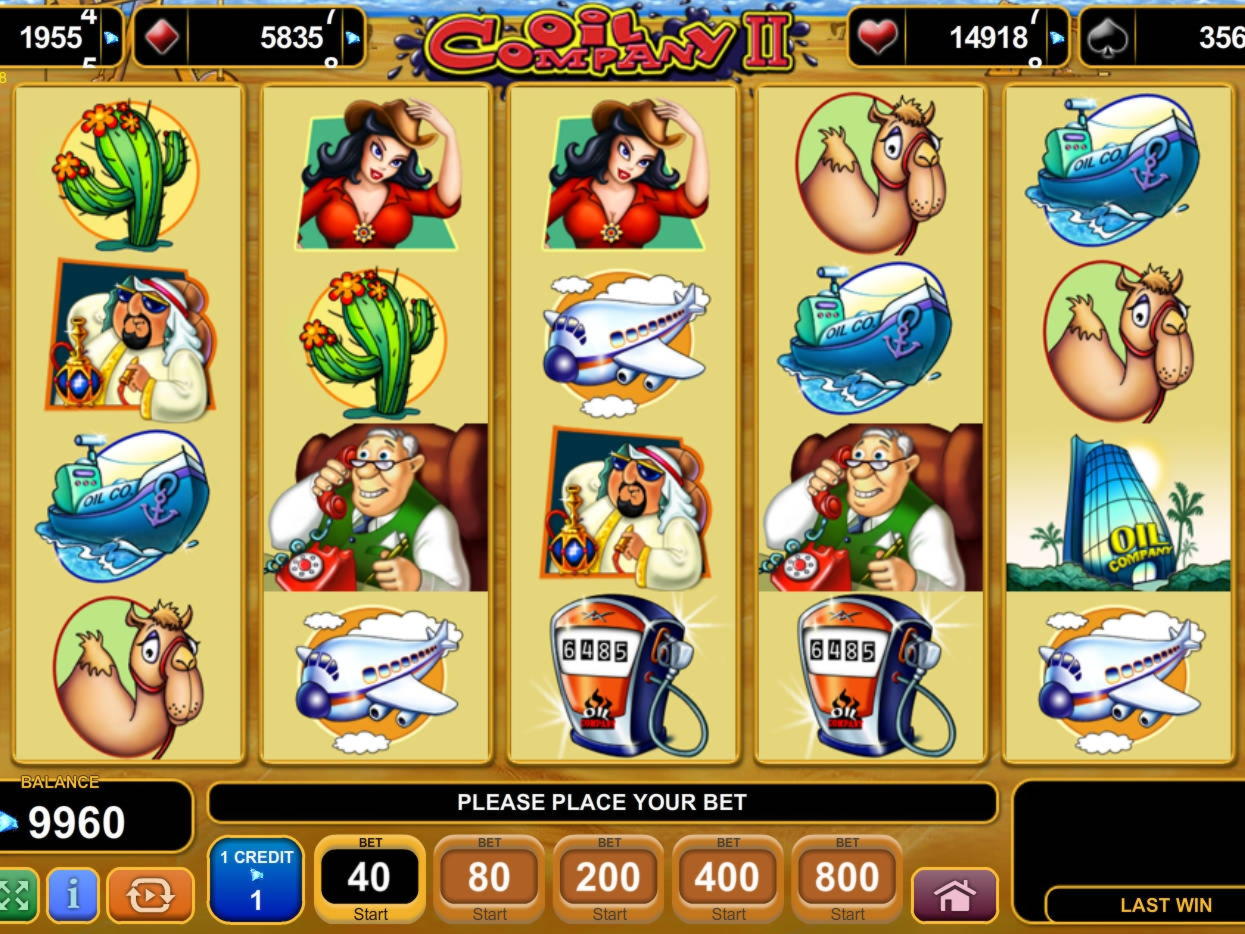Place the maximum 800 bet
1245x934 pixels.
847,879
